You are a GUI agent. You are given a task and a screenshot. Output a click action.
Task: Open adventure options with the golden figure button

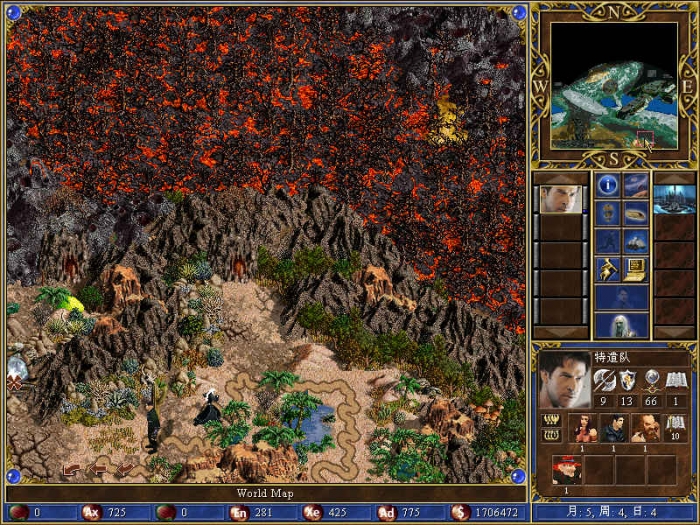pyautogui.click(x=608, y=268)
